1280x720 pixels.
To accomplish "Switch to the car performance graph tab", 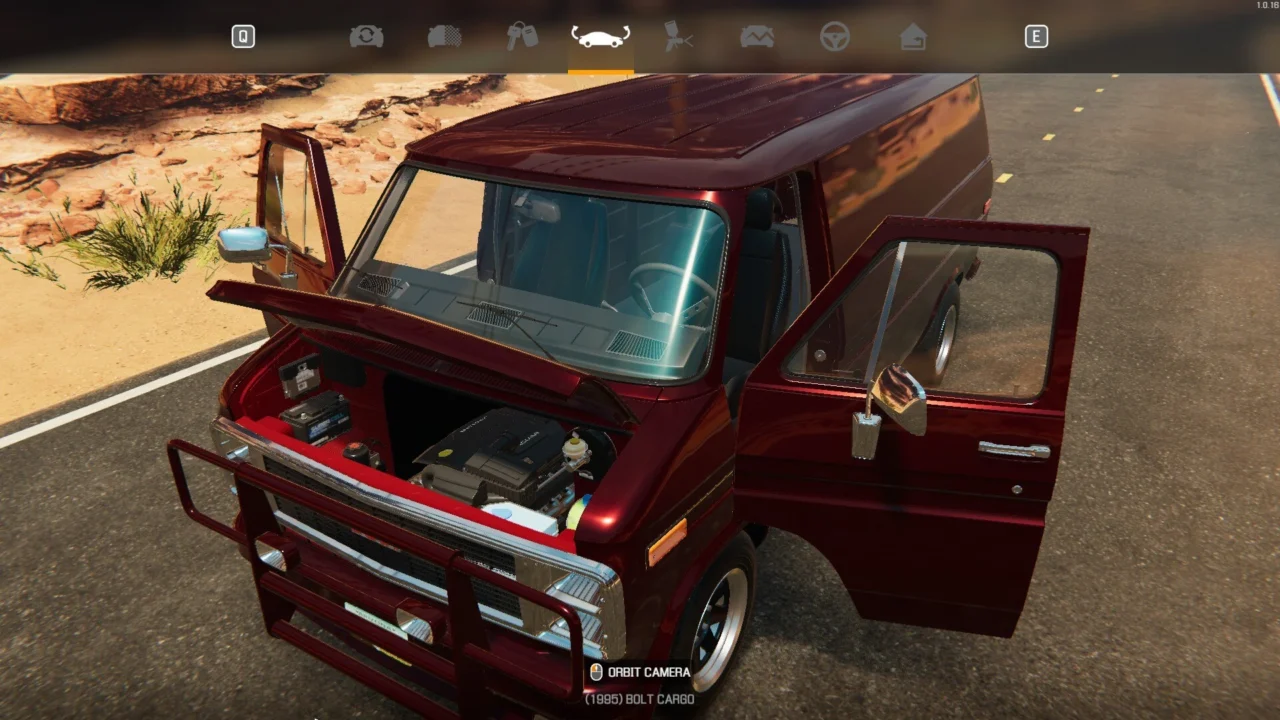I will pos(757,37).
